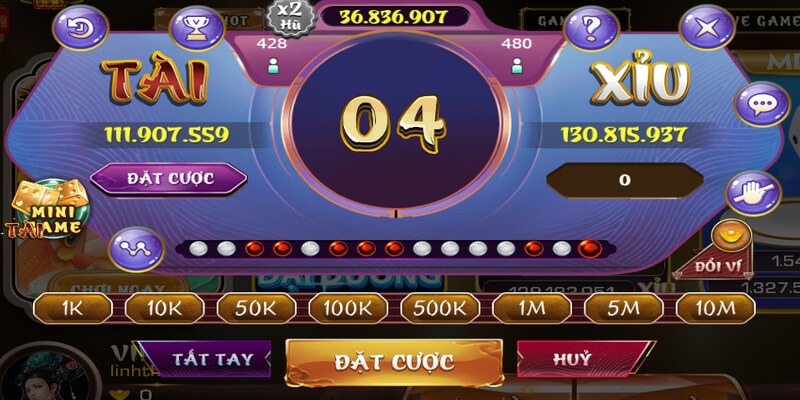800x400 pixels.
Task: Confirm with the golden Đặt Cược button
Action: click(394, 361)
